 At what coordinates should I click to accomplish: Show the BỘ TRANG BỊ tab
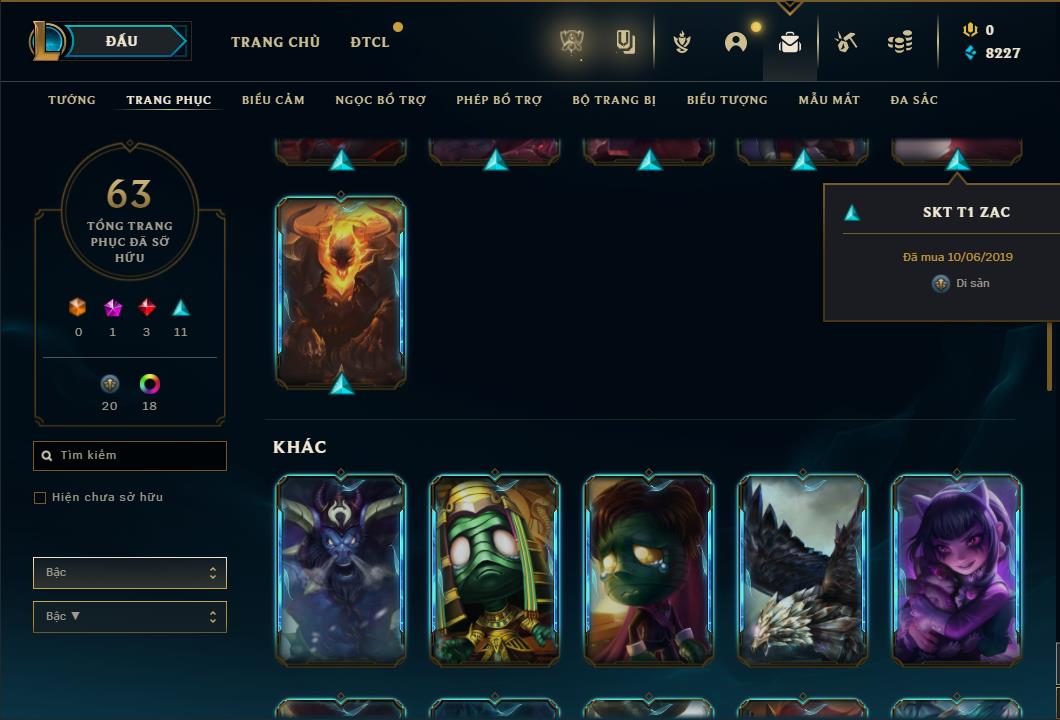click(x=614, y=100)
